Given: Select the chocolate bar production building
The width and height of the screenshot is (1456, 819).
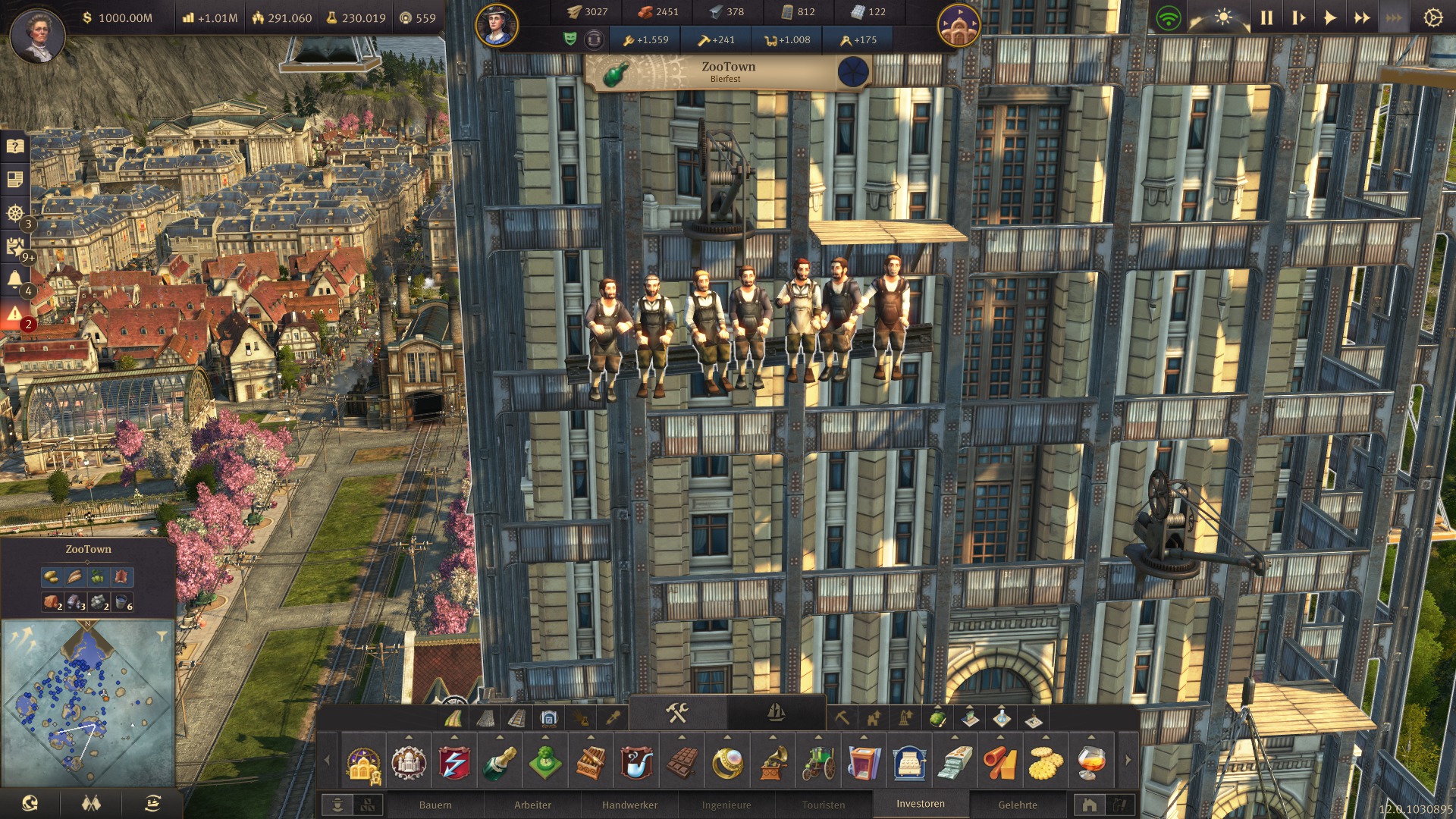Looking at the screenshot, I should click(682, 762).
